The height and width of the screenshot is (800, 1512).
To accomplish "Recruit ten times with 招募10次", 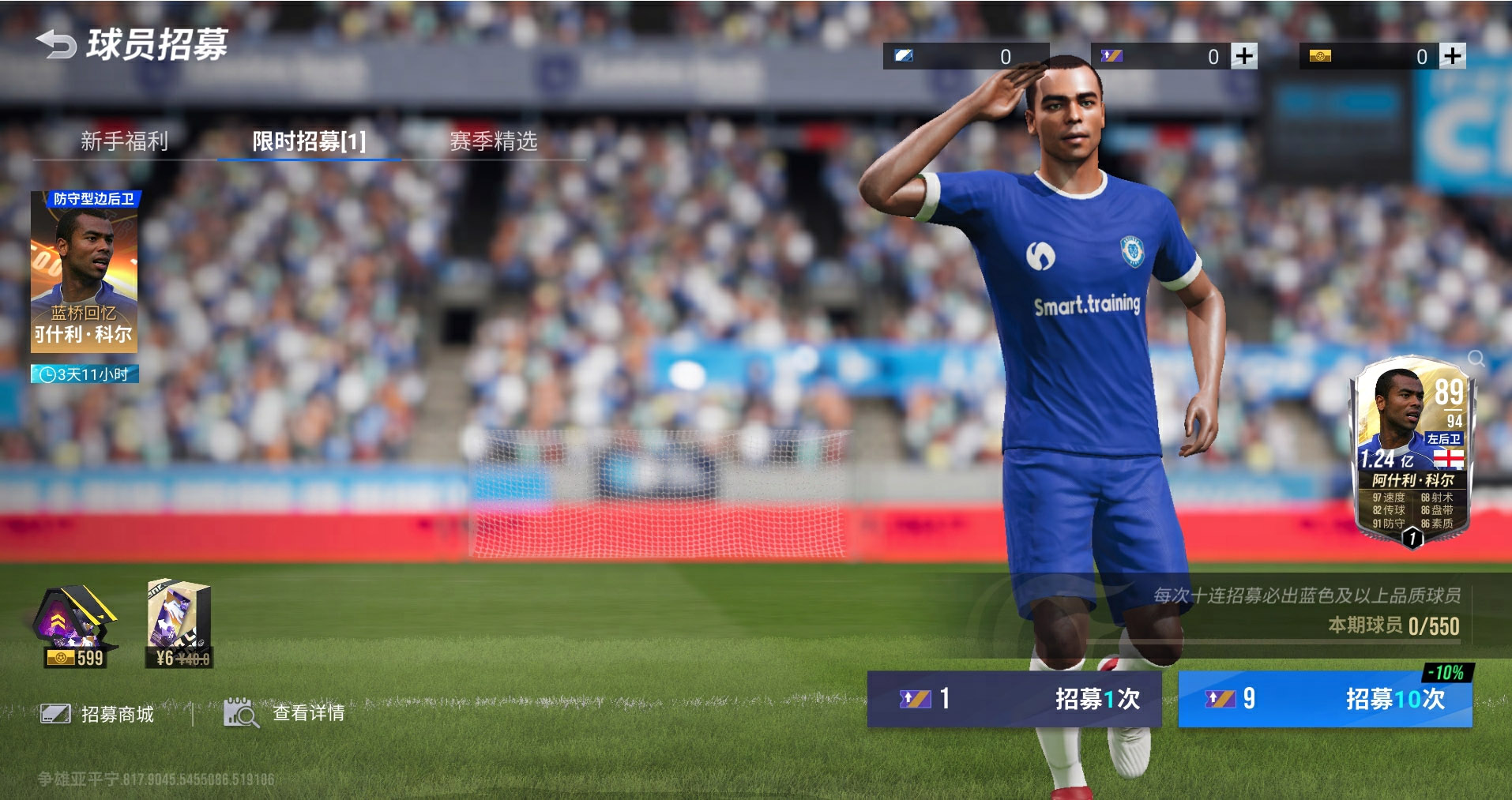I will (x=1325, y=699).
